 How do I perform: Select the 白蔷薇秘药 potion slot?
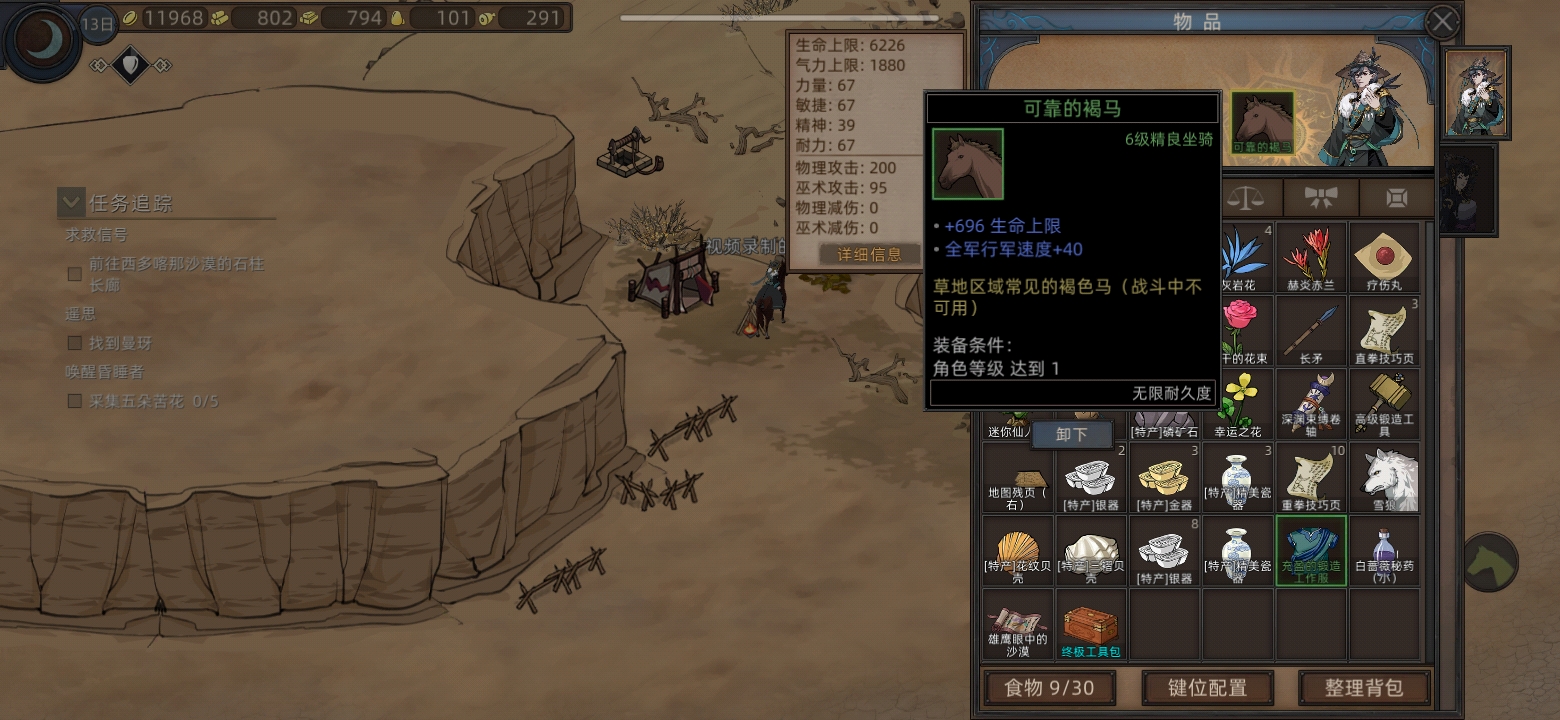click(1384, 551)
